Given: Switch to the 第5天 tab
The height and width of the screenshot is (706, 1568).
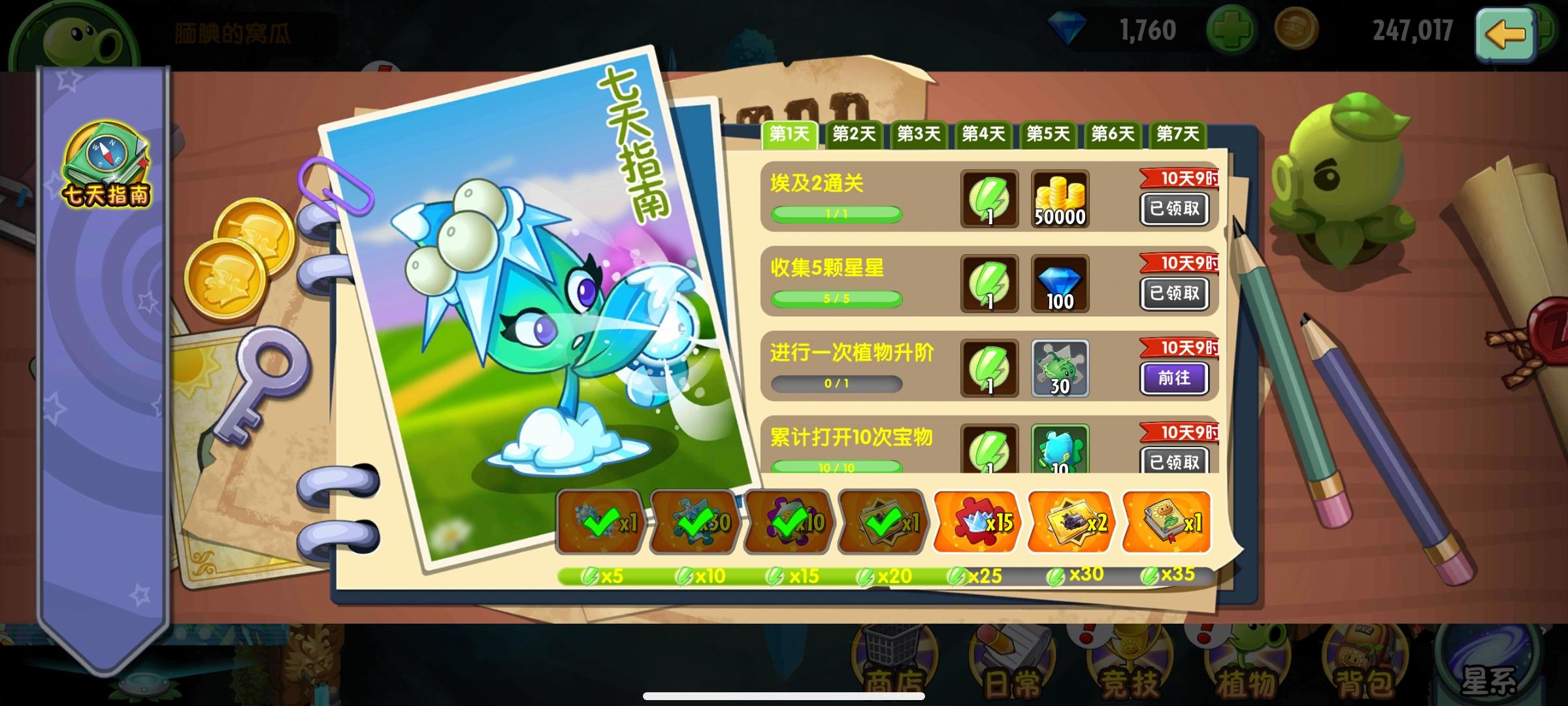Looking at the screenshot, I should [x=1048, y=134].
